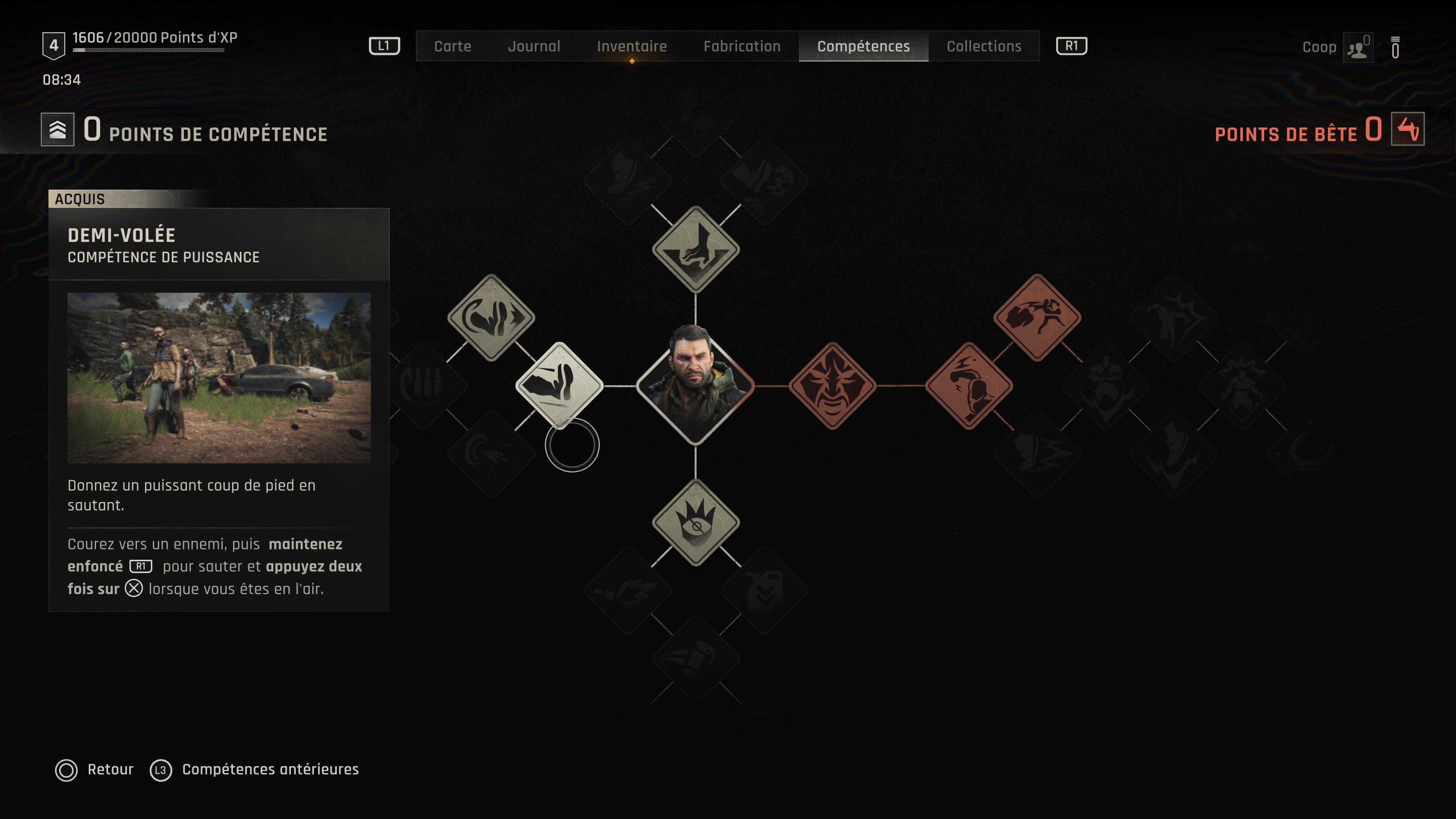The width and height of the screenshot is (1456, 819).
Task: Switch to the Carte tab
Action: [452, 46]
